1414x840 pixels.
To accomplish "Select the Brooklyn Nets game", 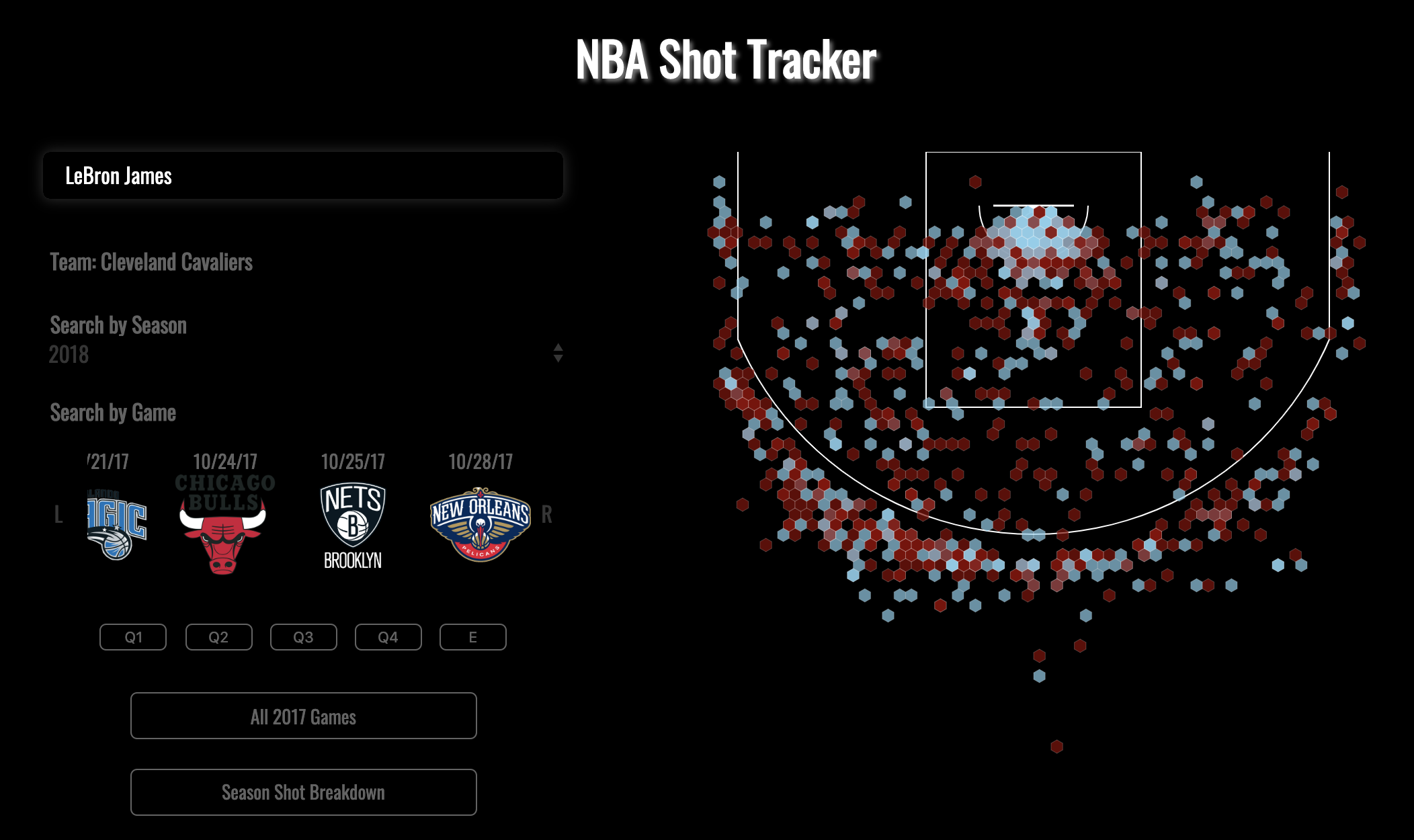I will (353, 525).
